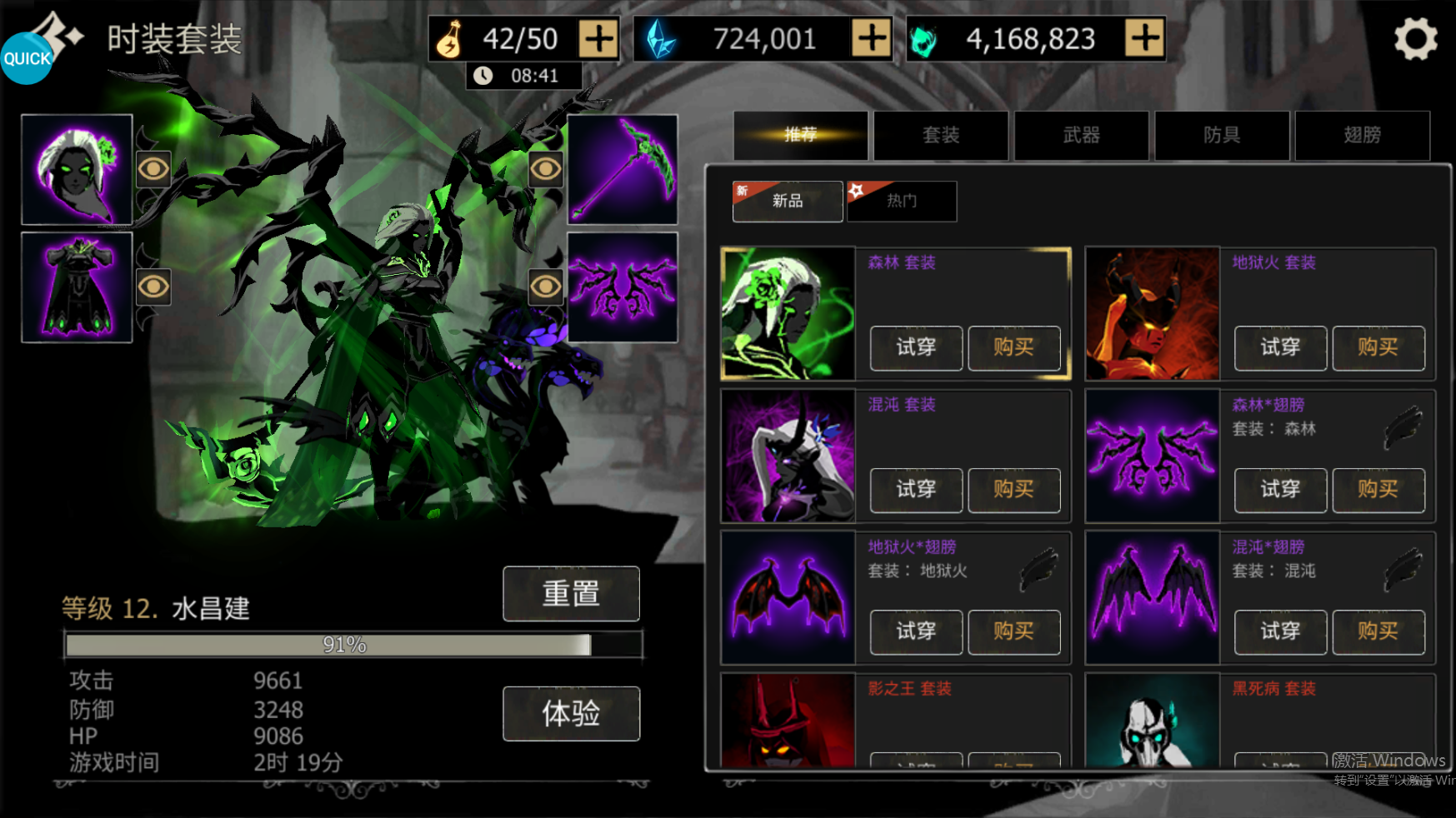Toggle visibility of the head costume

tap(153, 169)
